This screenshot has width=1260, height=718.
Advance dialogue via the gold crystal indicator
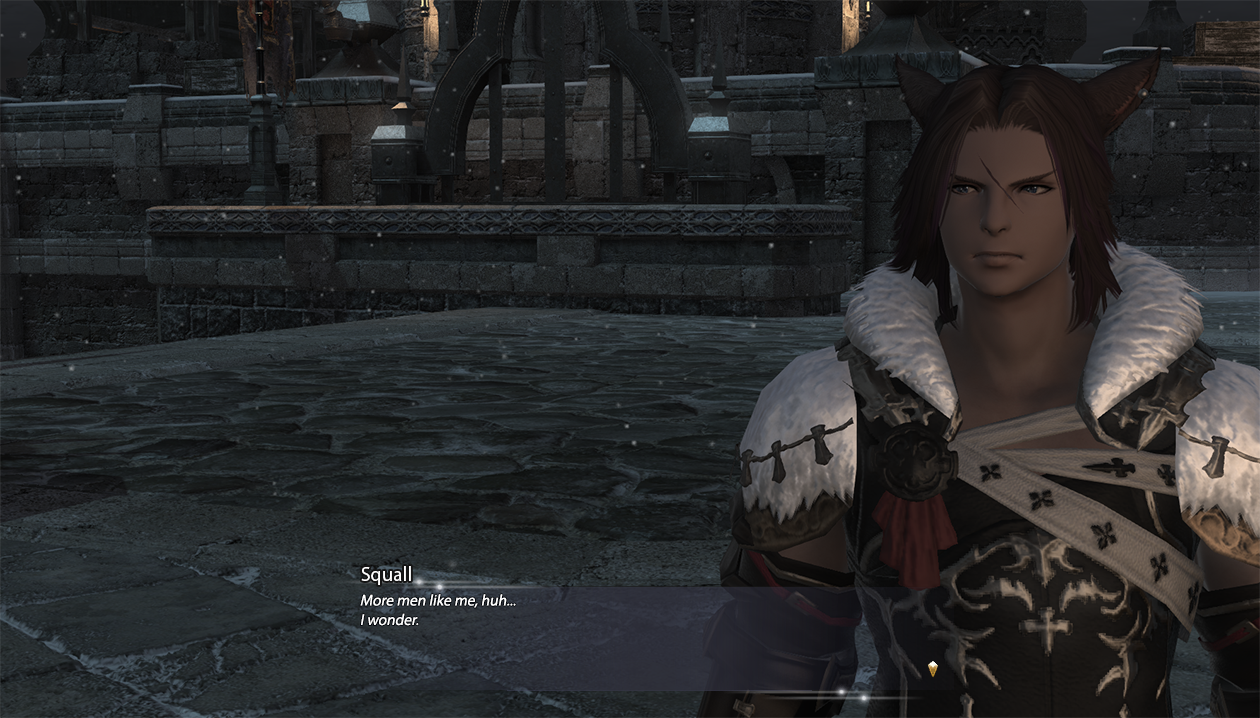[933, 670]
